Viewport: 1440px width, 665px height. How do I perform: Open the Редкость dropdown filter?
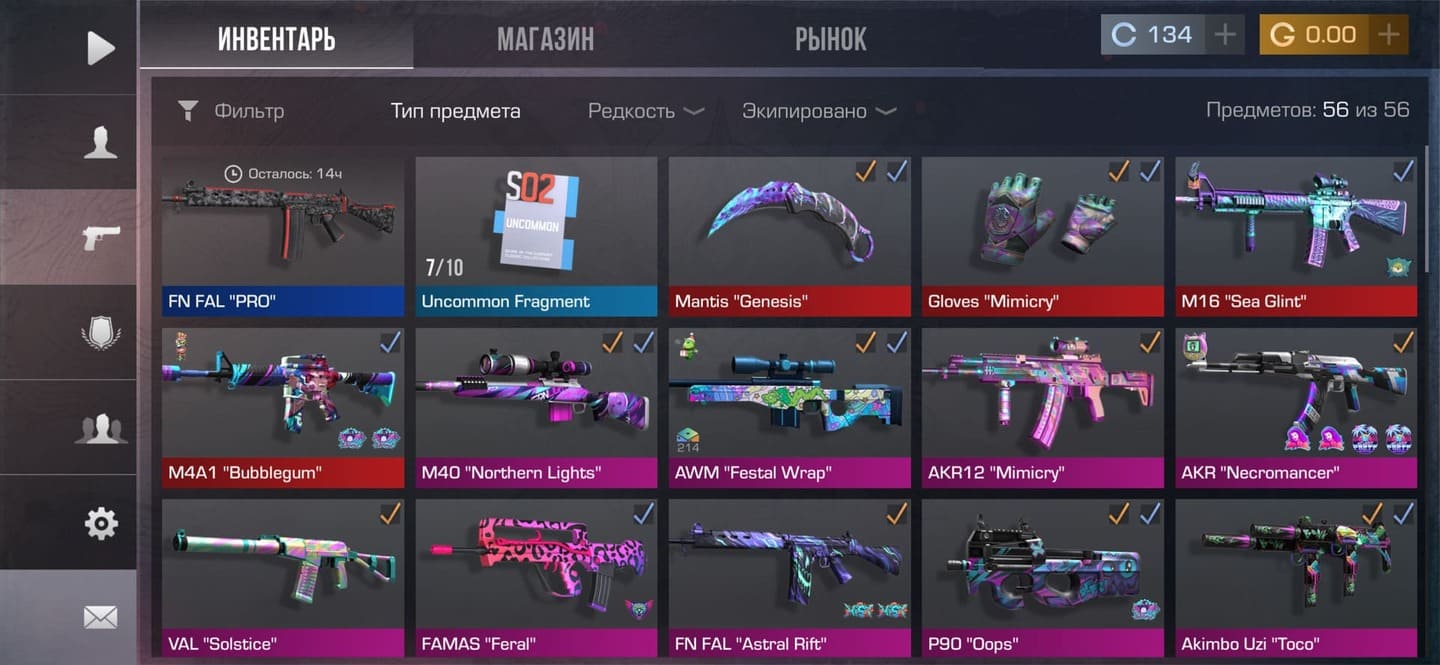coord(646,111)
